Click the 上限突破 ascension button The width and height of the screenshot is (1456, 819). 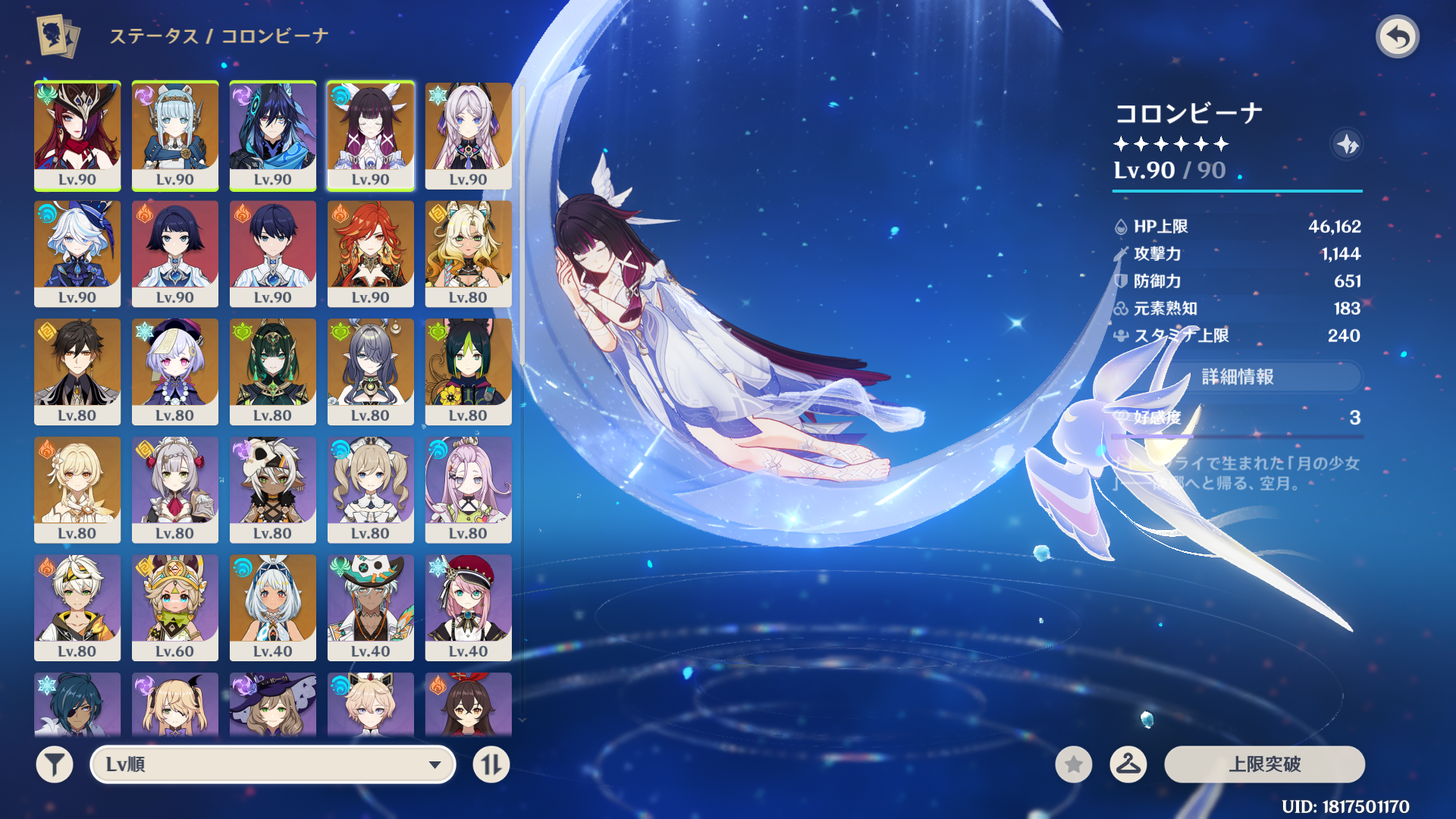1264,764
